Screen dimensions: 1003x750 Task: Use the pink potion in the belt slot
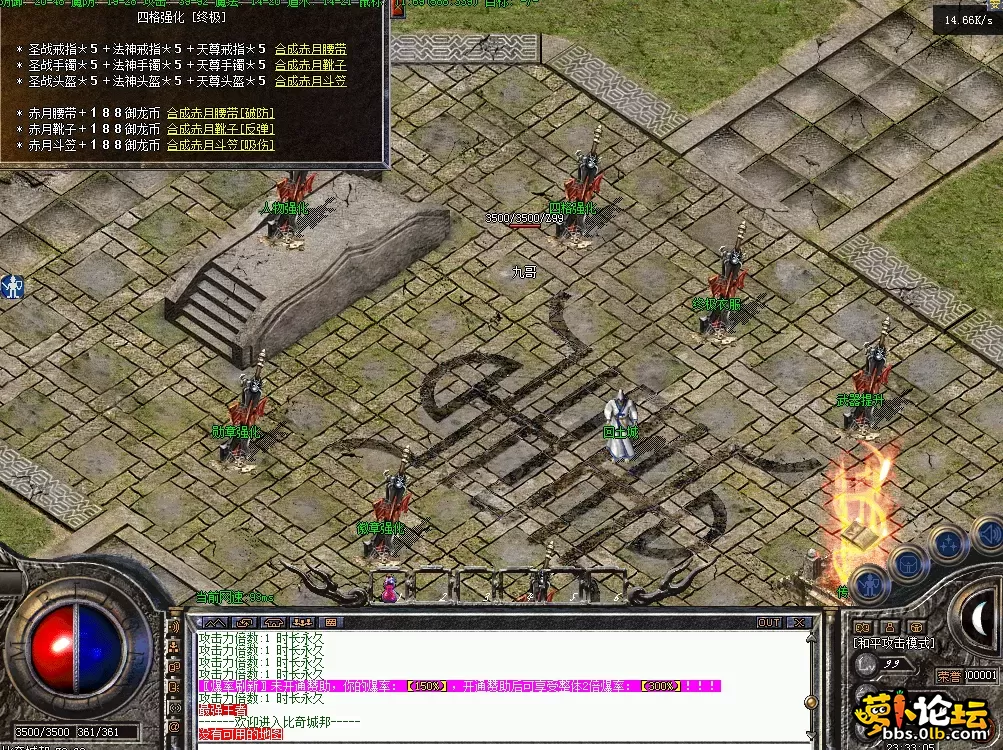(388, 590)
